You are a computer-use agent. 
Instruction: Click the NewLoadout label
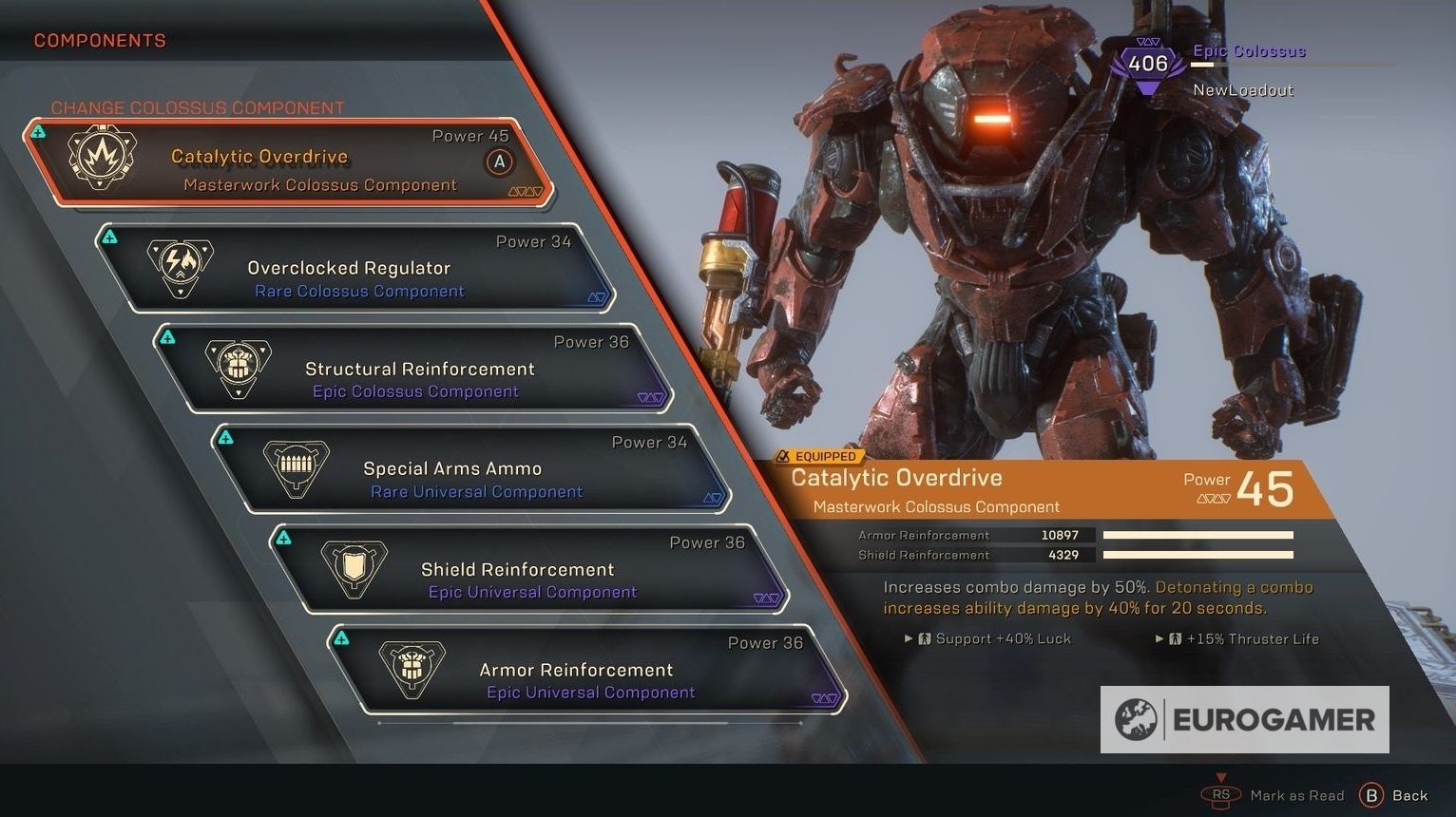pyautogui.click(x=1243, y=89)
